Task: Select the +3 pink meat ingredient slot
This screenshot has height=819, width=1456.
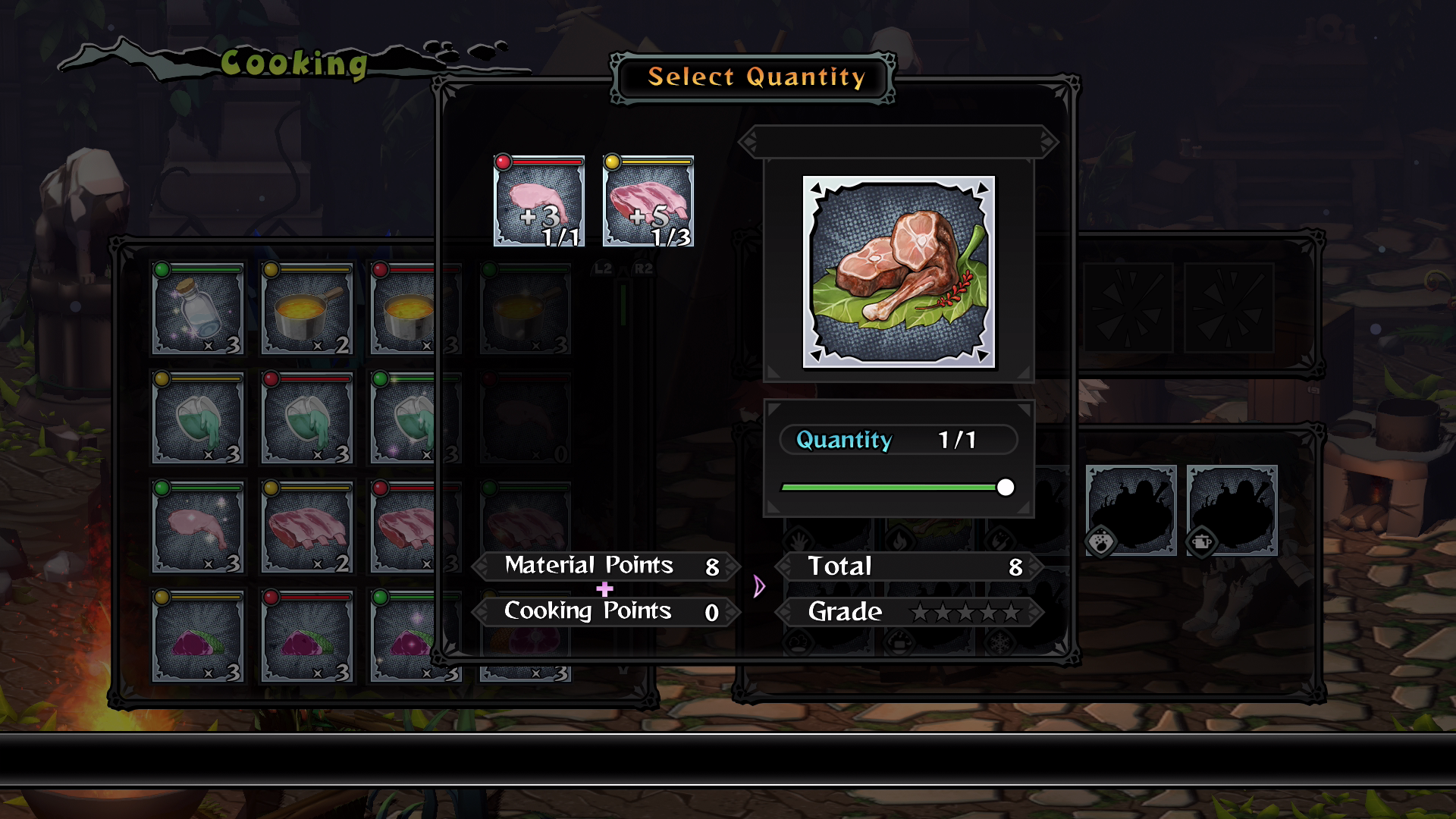Action: [539, 202]
